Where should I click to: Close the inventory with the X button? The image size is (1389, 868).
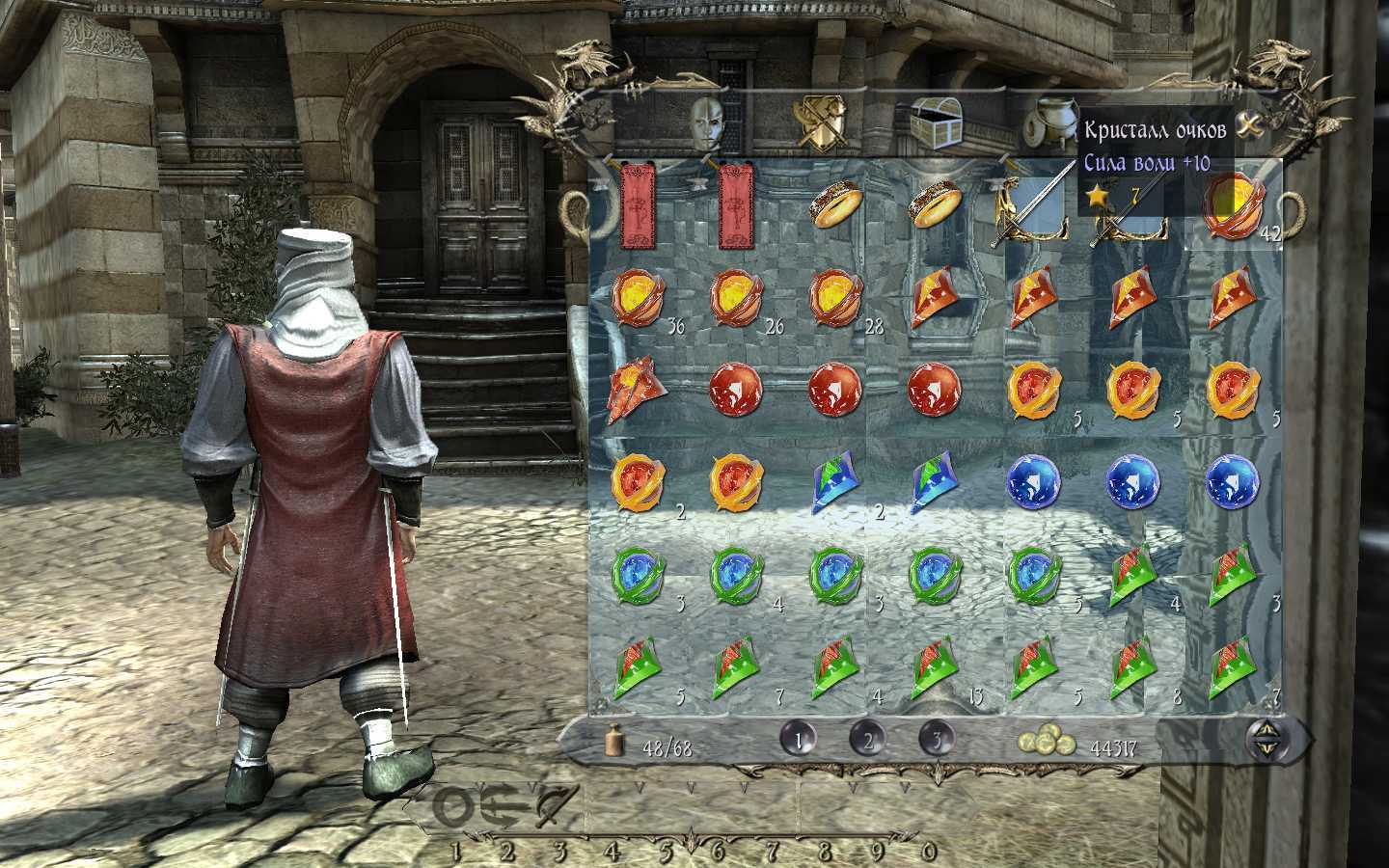pos(1250,125)
